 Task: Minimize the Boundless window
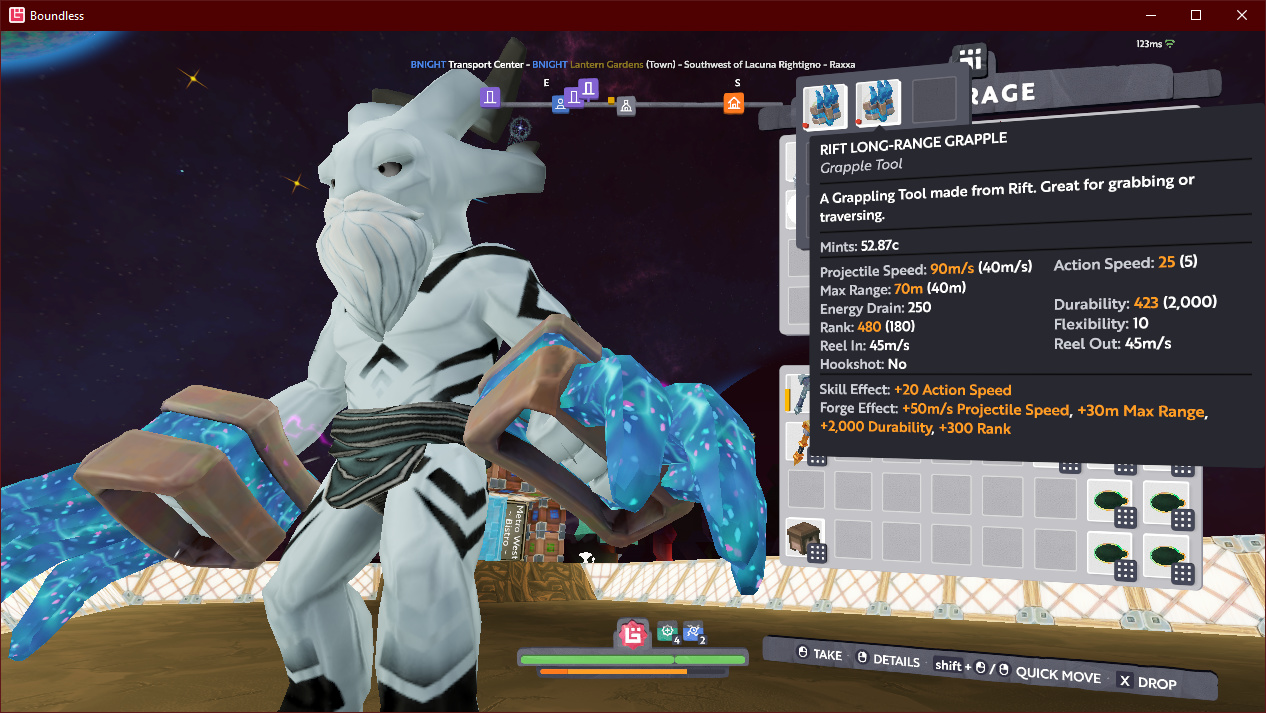[1151, 15]
